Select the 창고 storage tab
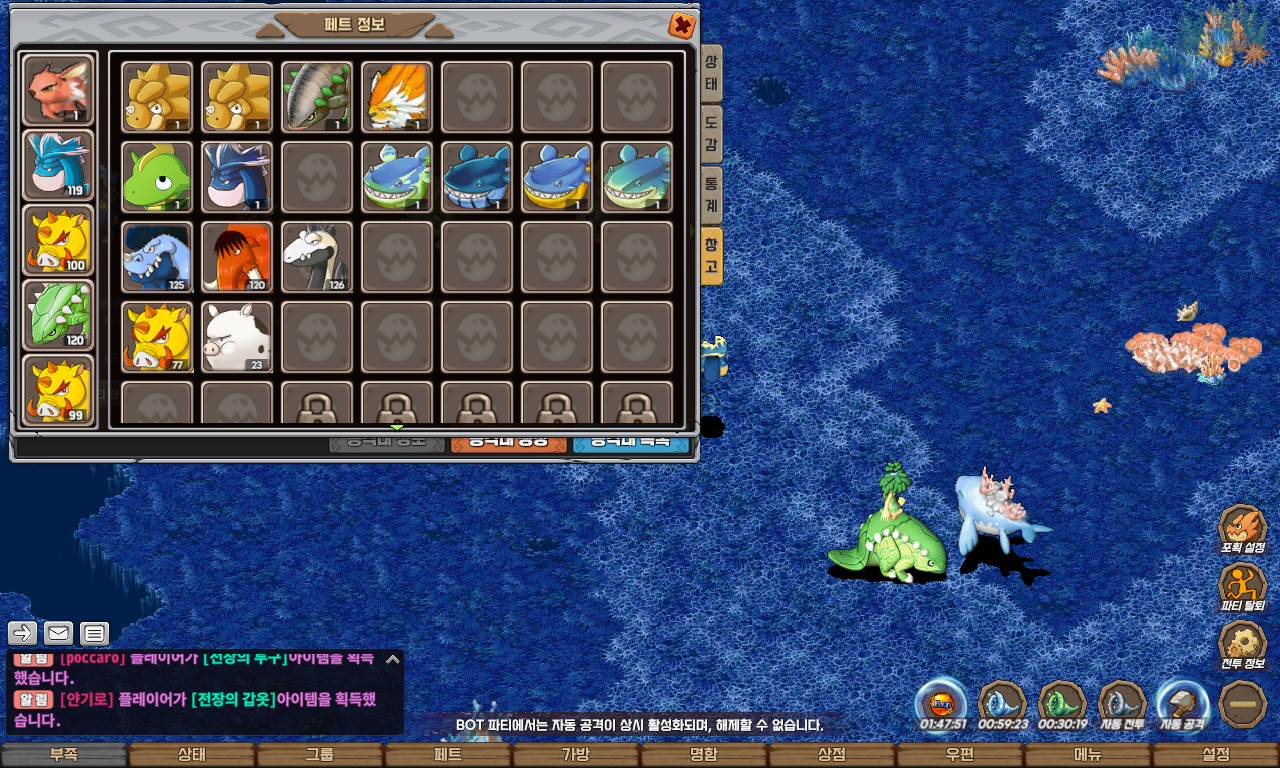The width and height of the screenshot is (1280, 768). (711, 255)
